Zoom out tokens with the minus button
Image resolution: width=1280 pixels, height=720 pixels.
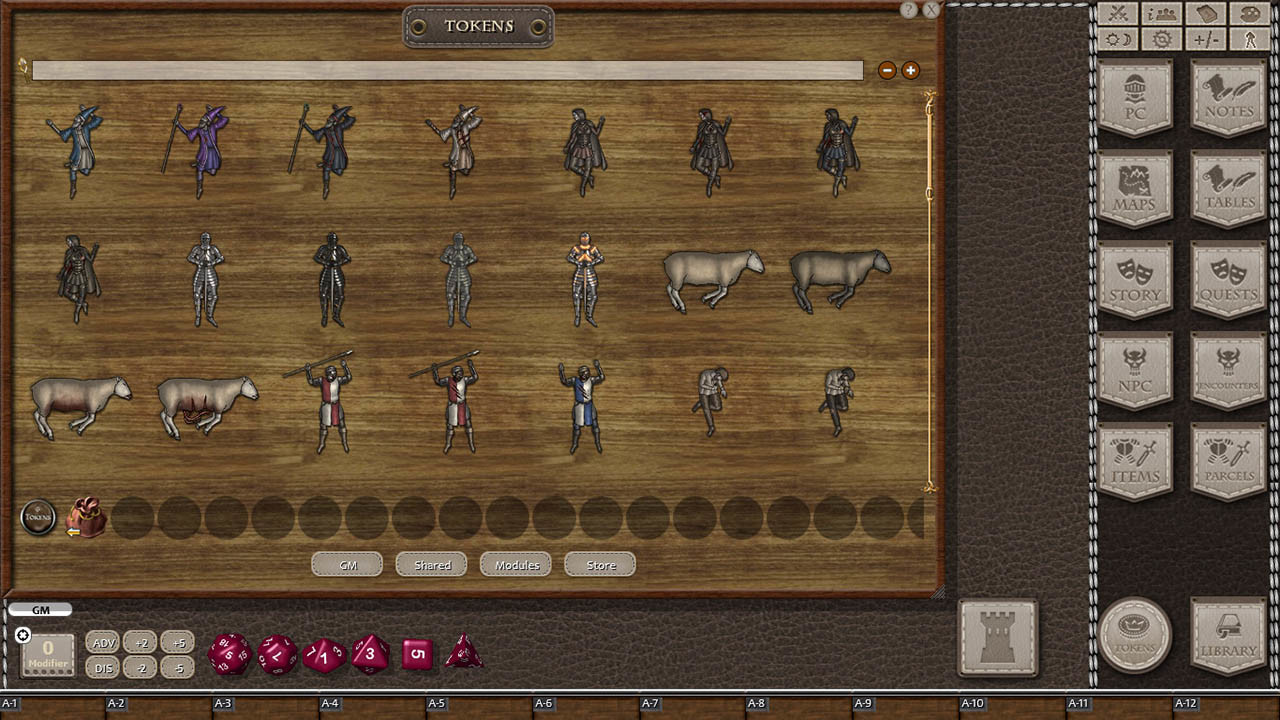coord(886,71)
